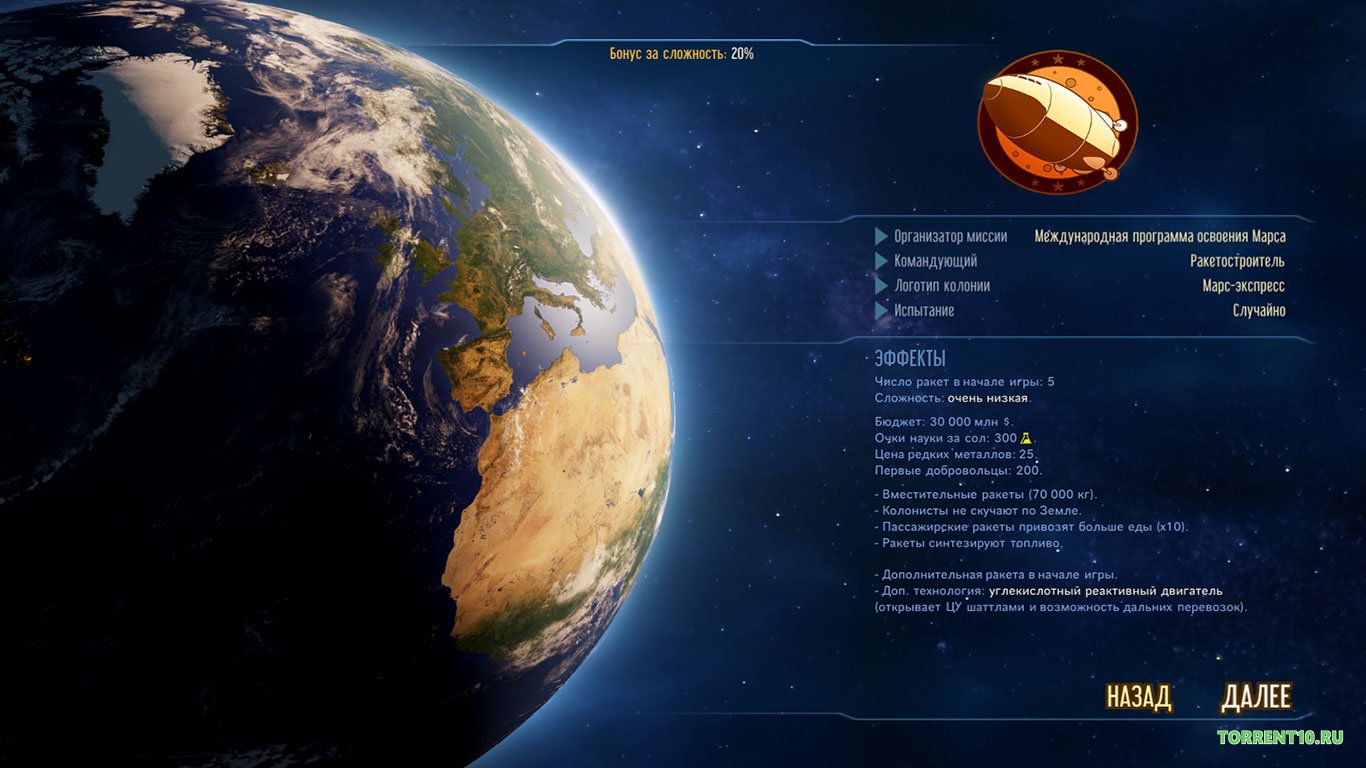This screenshot has height=768, width=1366.
Task: Choose the Ракетостроитель commander value
Action: click(1237, 261)
